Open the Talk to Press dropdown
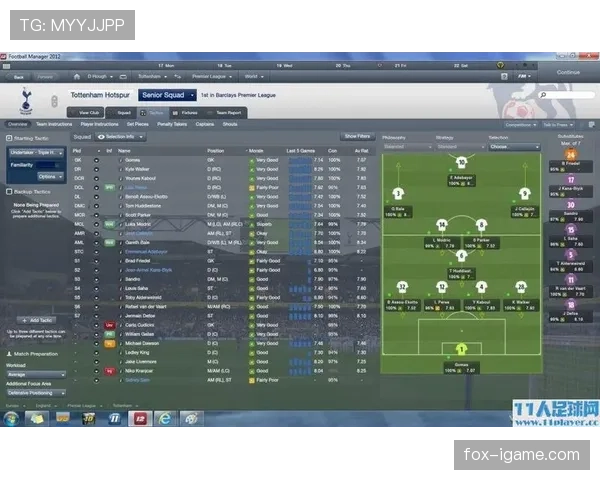The width and height of the screenshot is (600, 480). point(555,125)
